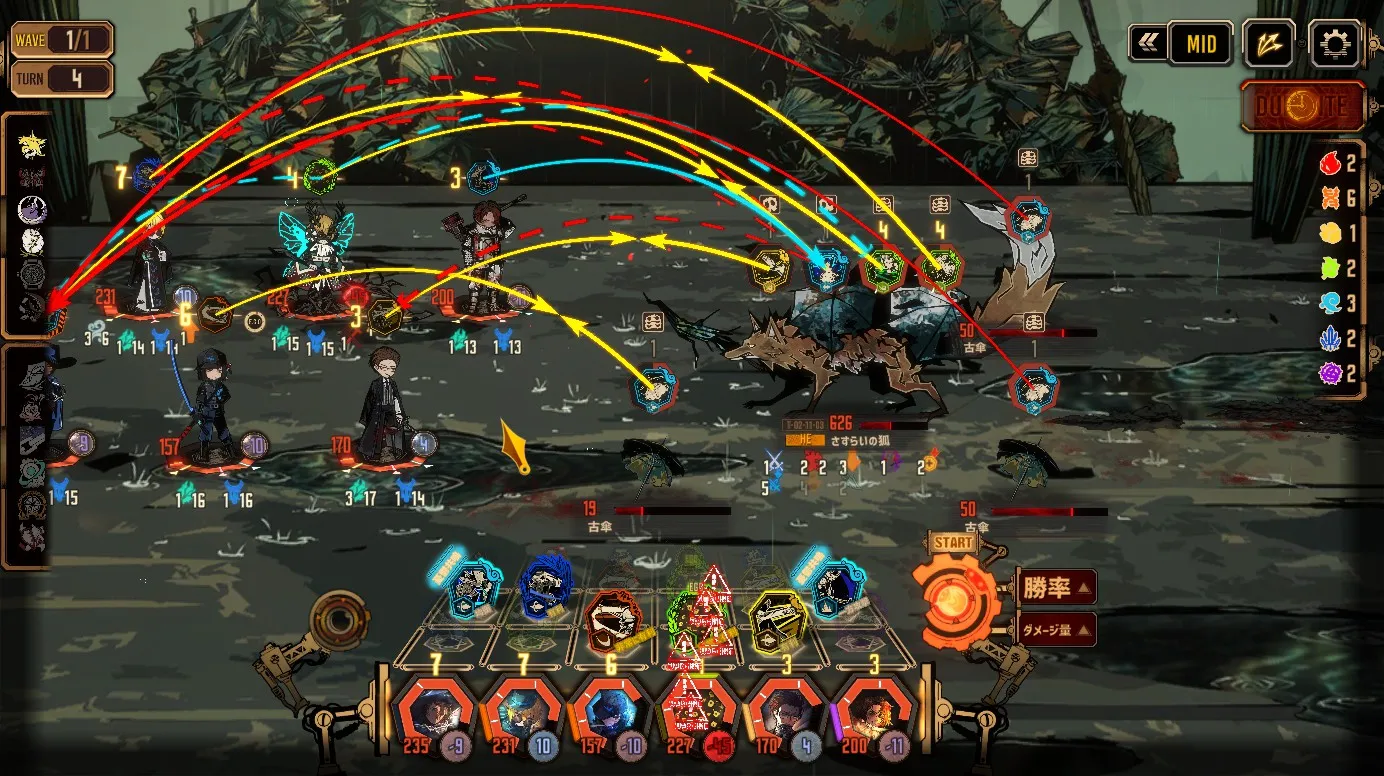Toggle the 勝率 win rate auto-select

point(1057,587)
